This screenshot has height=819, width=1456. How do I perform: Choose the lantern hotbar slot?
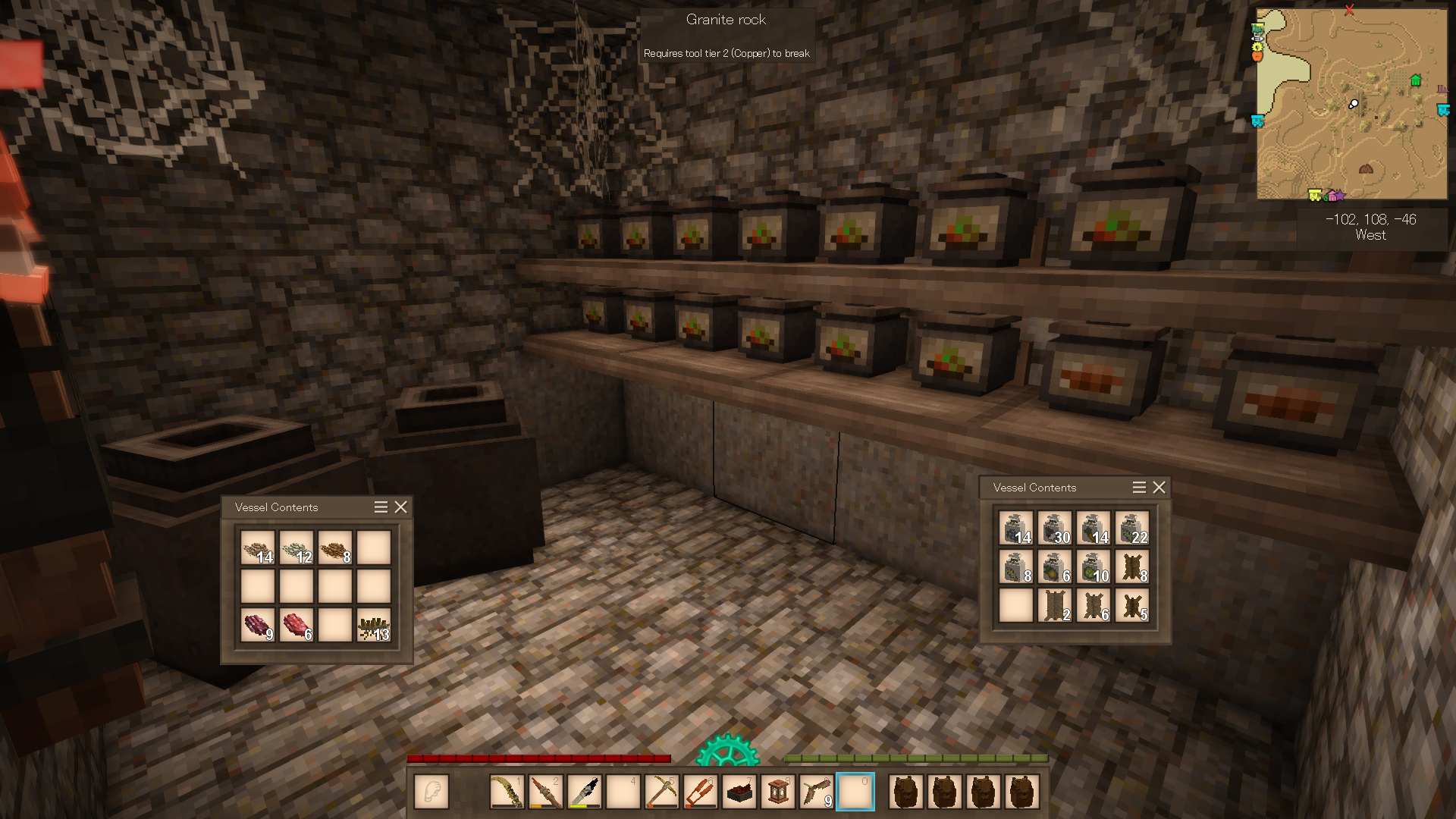click(778, 792)
